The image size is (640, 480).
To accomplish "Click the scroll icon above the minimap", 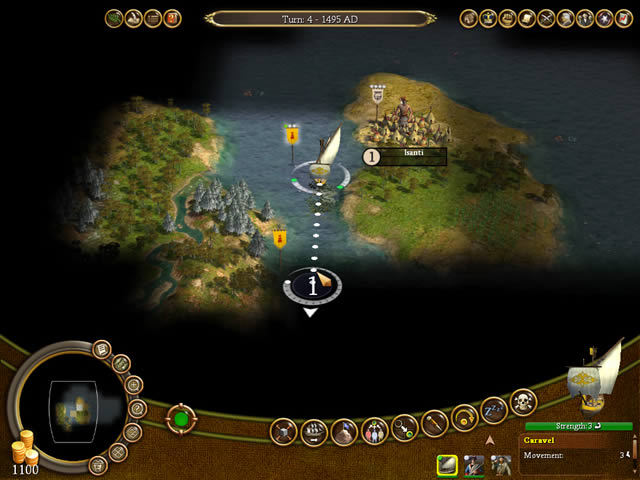I will click(101, 349).
